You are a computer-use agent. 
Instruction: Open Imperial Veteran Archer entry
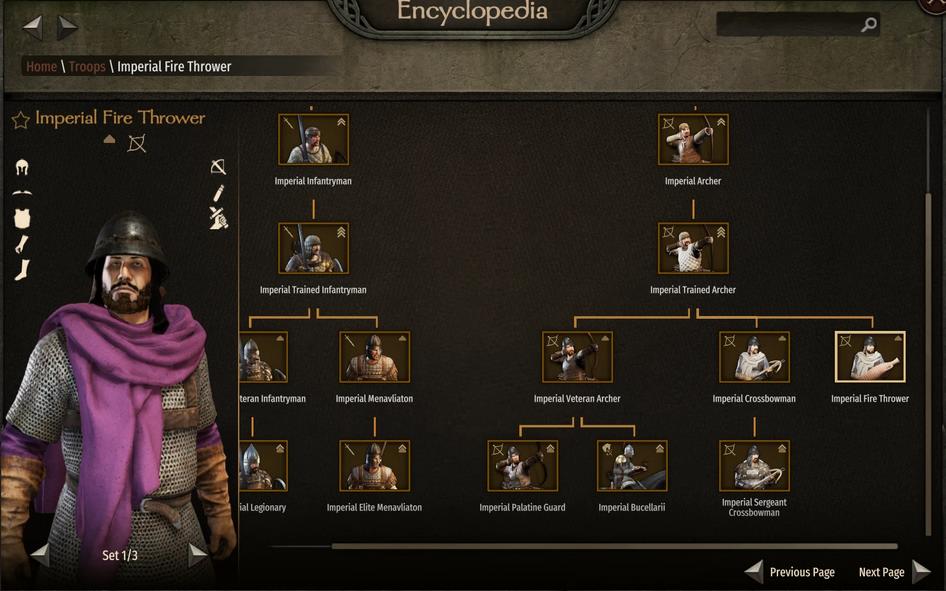pyautogui.click(x=577, y=357)
